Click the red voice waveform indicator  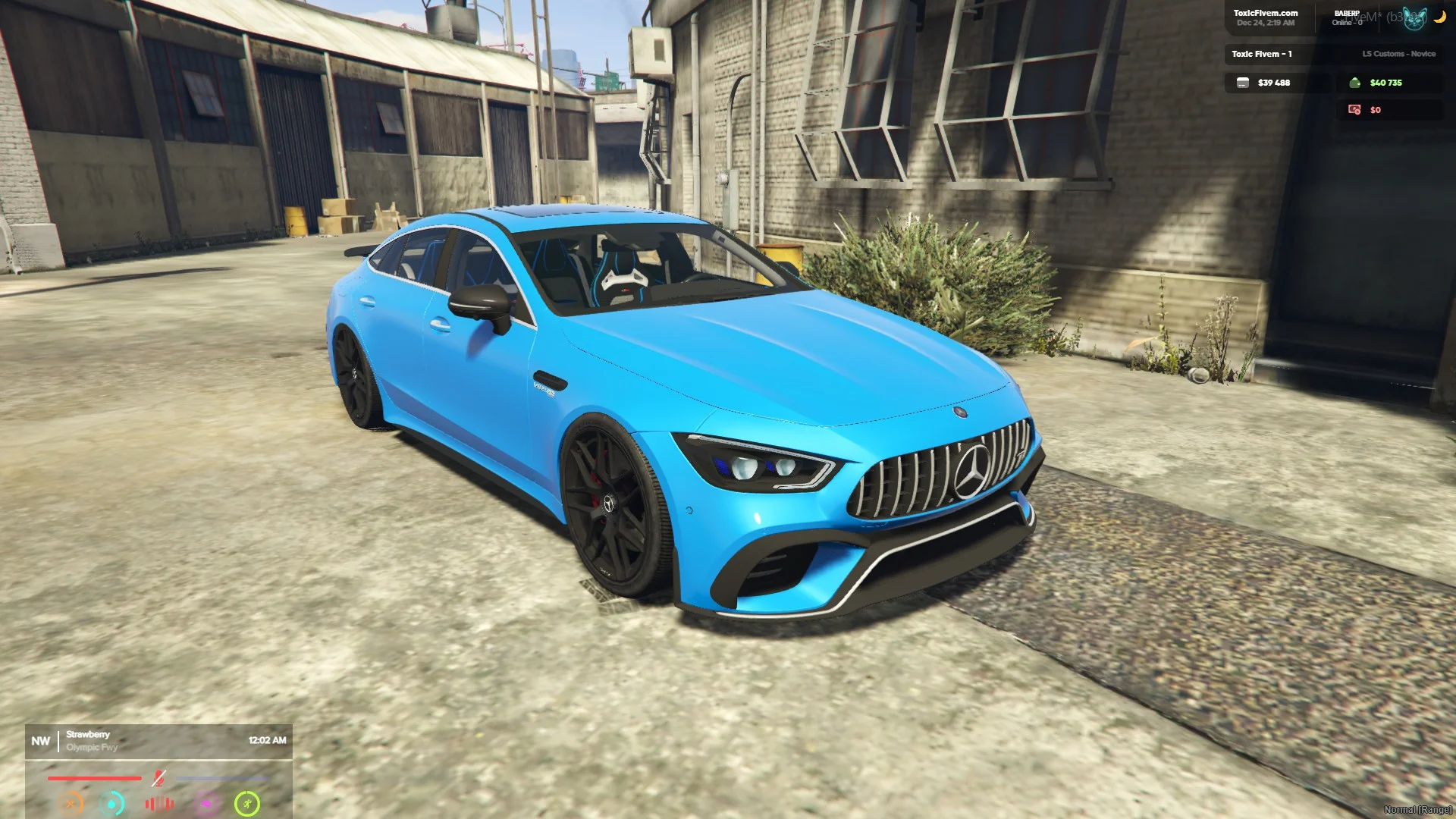tap(159, 804)
